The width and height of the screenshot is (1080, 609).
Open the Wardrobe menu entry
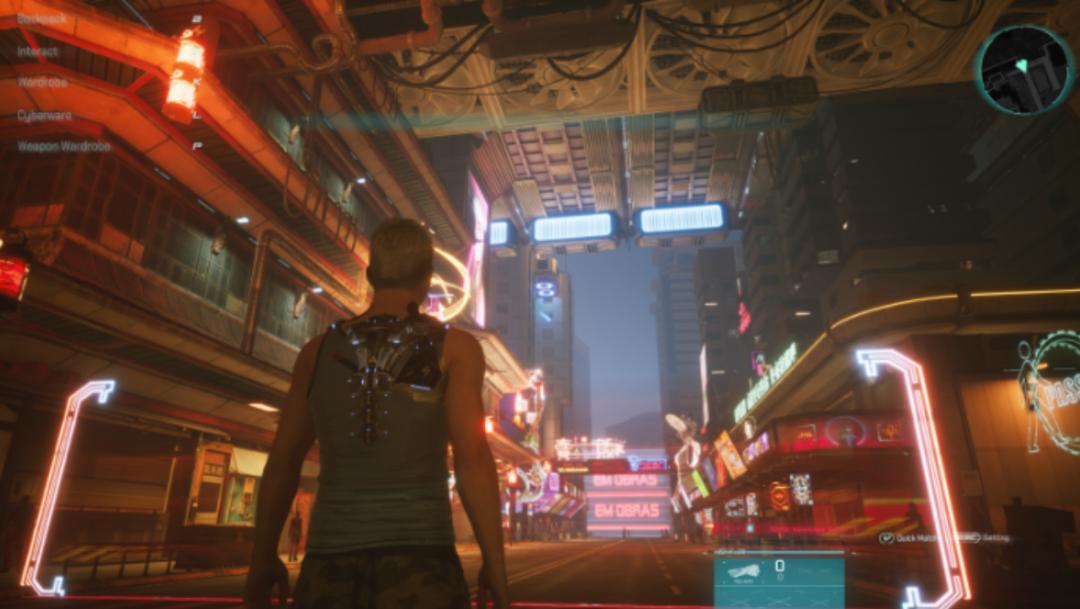43,83
